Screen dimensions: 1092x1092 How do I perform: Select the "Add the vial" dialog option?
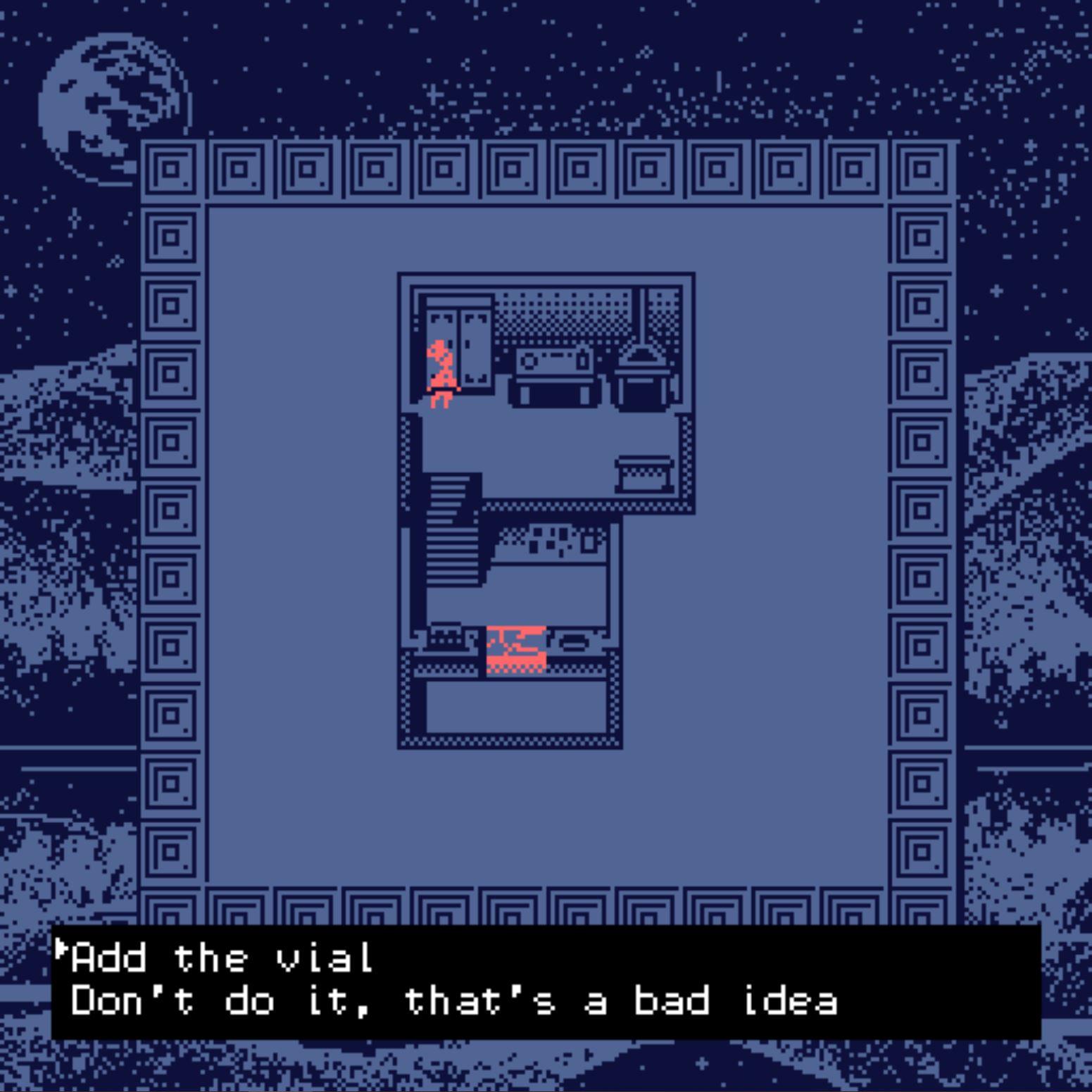[218, 958]
